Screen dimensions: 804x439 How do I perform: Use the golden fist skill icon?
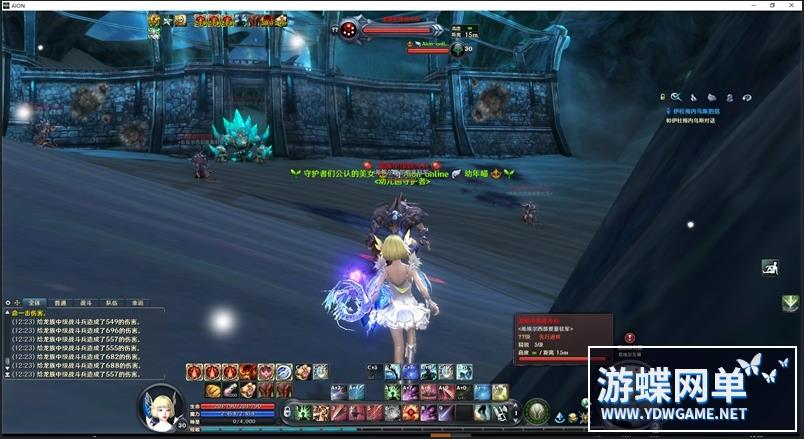[213, 390]
